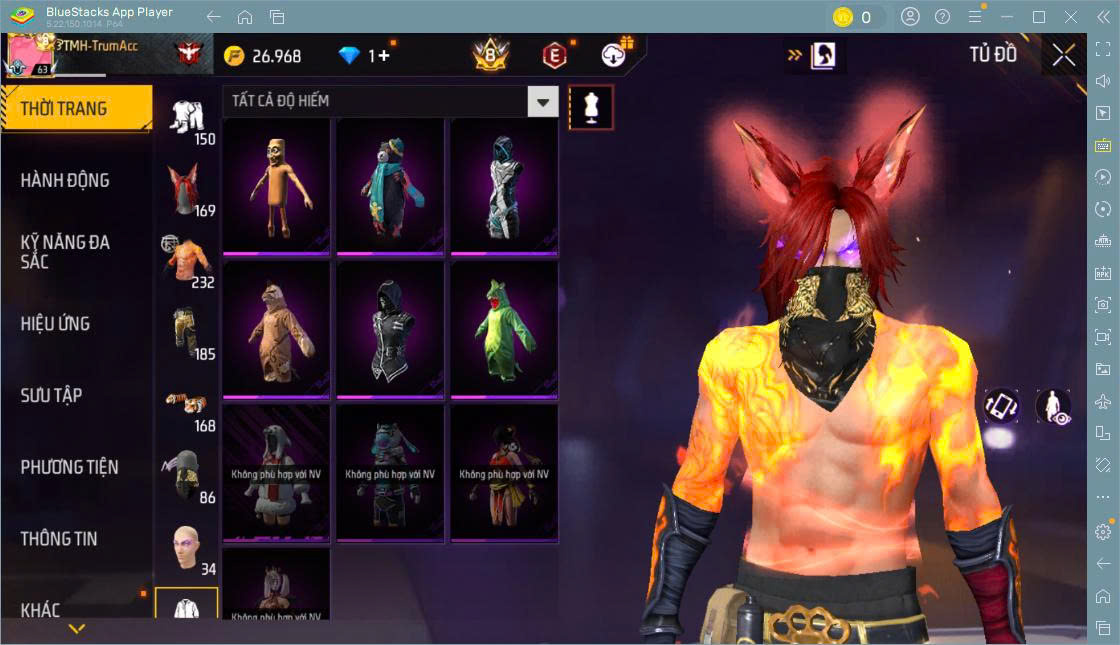Add diamonds with the plus button
This screenshot has height=645, width=1120.
pos(383,56)
